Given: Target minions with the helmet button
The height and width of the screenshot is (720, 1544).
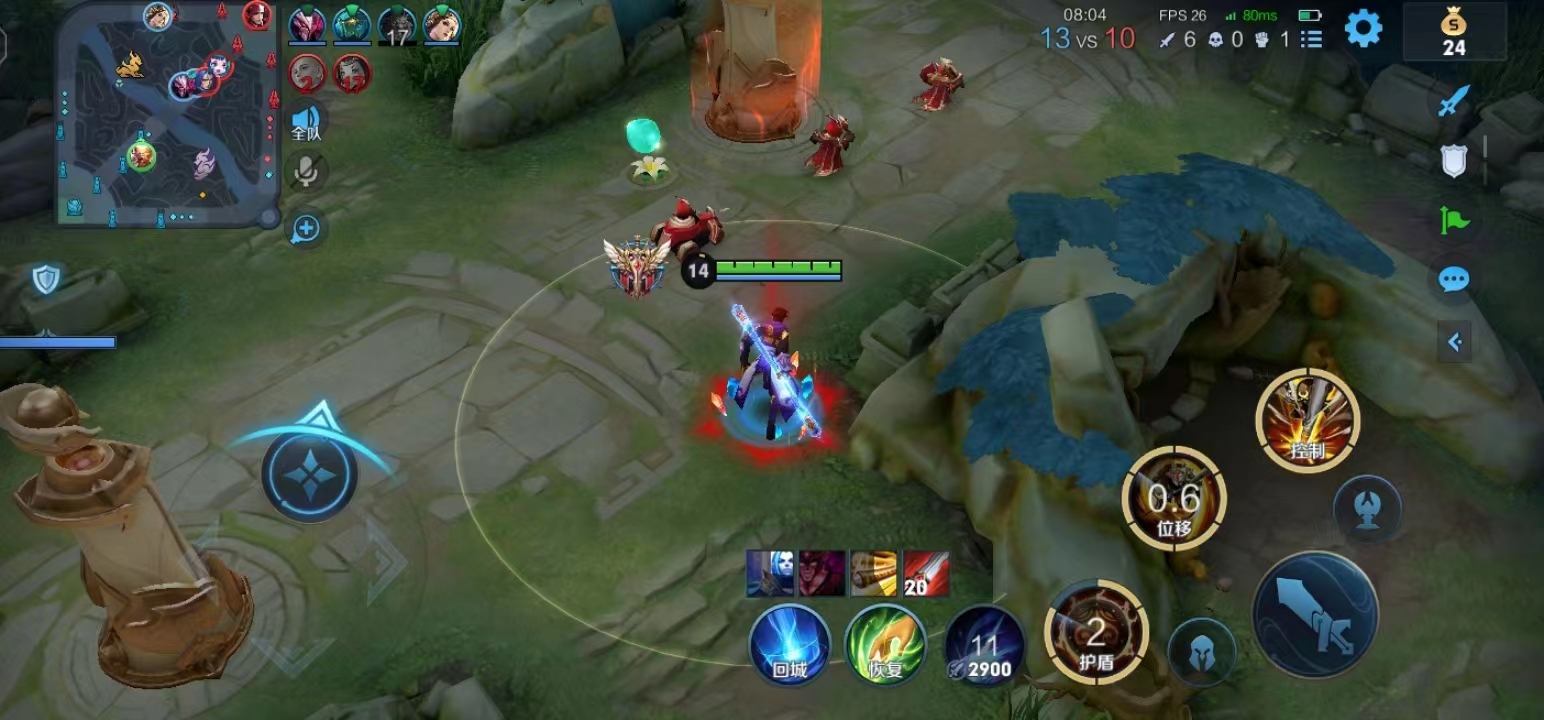Looking at the screenshot, I should tap(1201, 652).
